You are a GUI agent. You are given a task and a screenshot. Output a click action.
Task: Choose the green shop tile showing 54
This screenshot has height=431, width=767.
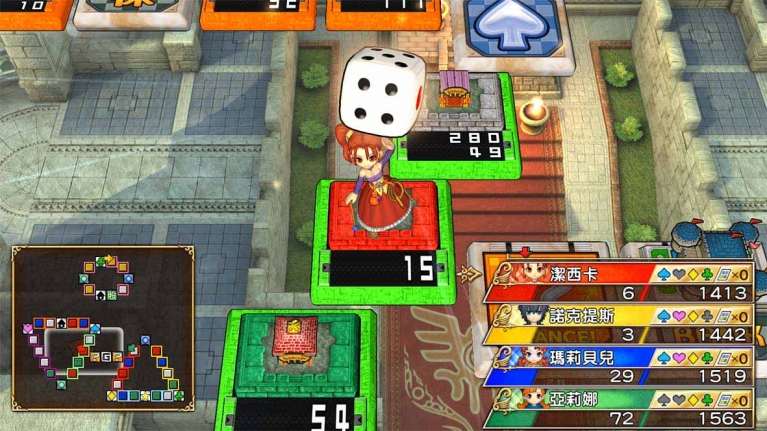tap(300, 370)
